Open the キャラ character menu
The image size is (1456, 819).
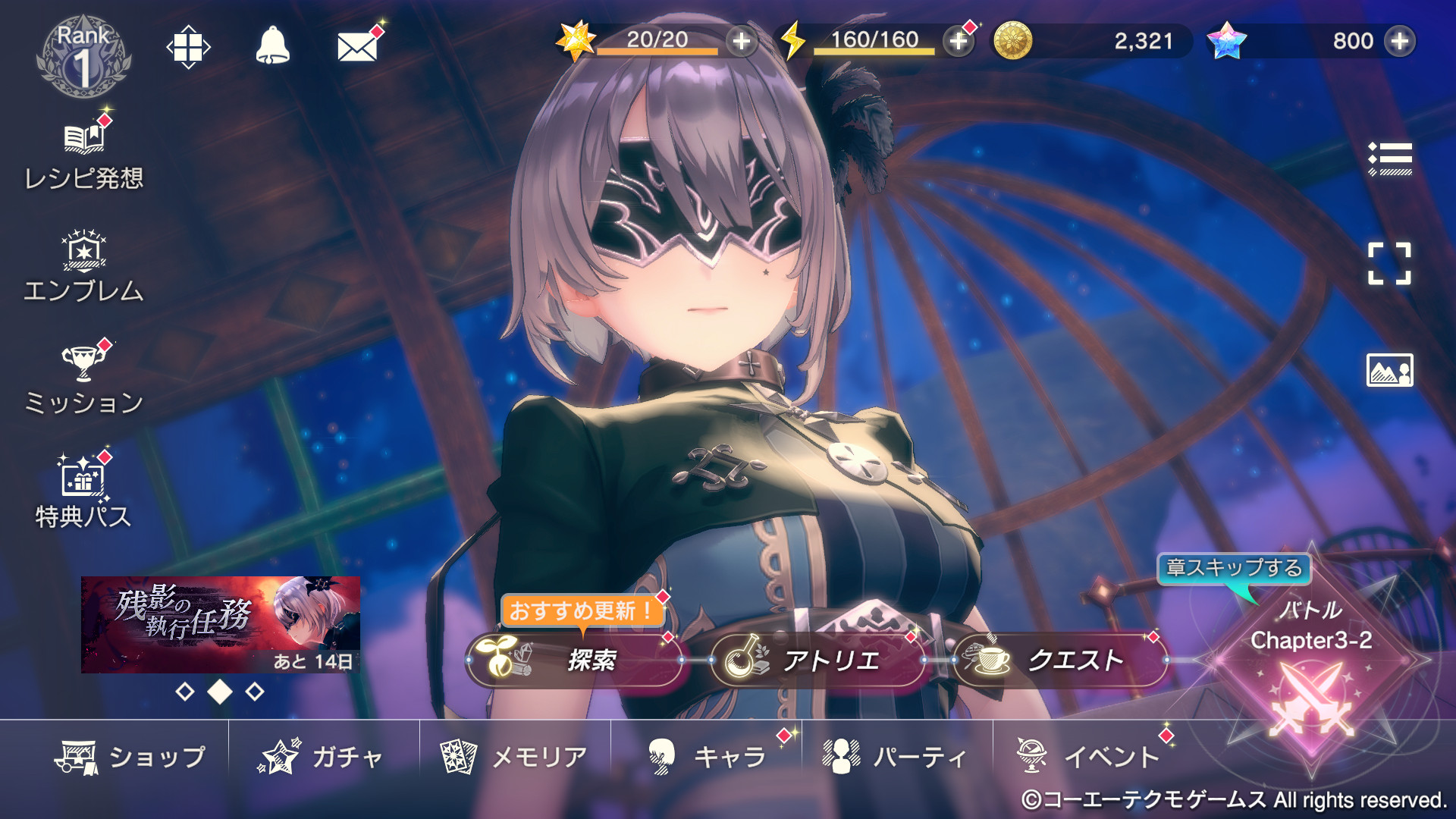click(707, 757)
